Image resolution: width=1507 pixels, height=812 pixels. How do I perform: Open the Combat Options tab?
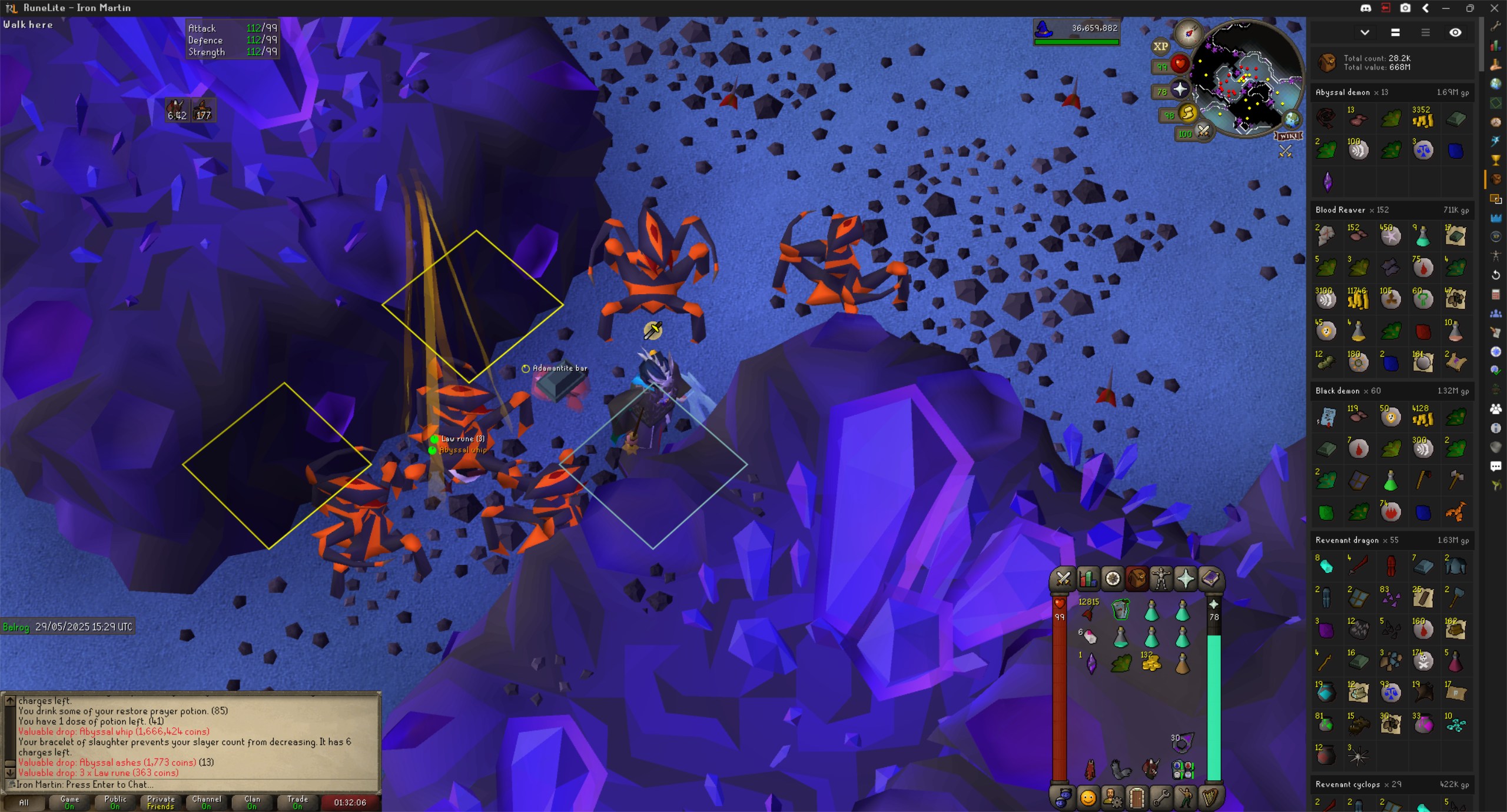click(x=1063, y=580)
